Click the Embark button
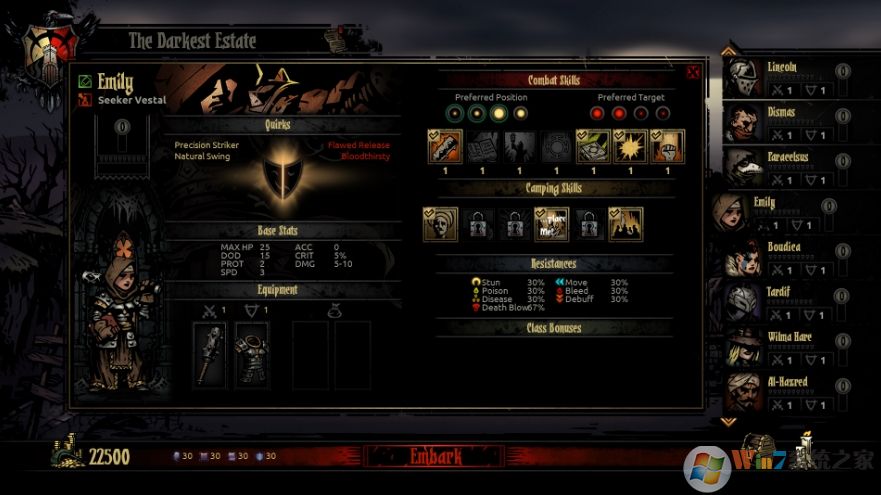Screen dimensions: 881x495 point(436,457)
